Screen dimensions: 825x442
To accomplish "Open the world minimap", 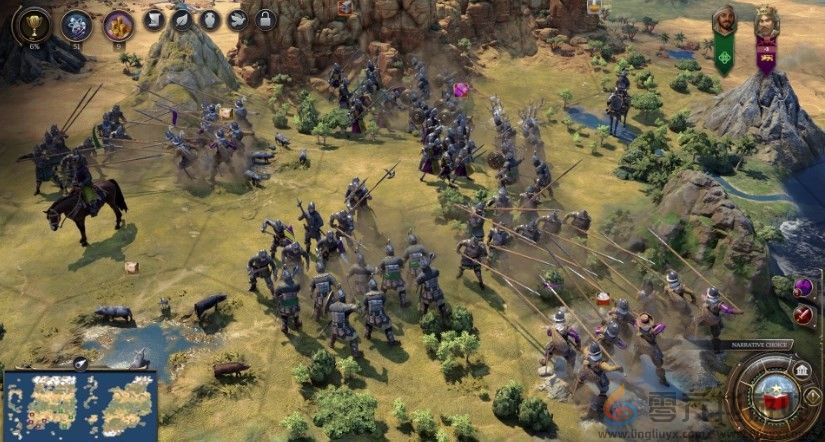I will (x=80, y=403).
